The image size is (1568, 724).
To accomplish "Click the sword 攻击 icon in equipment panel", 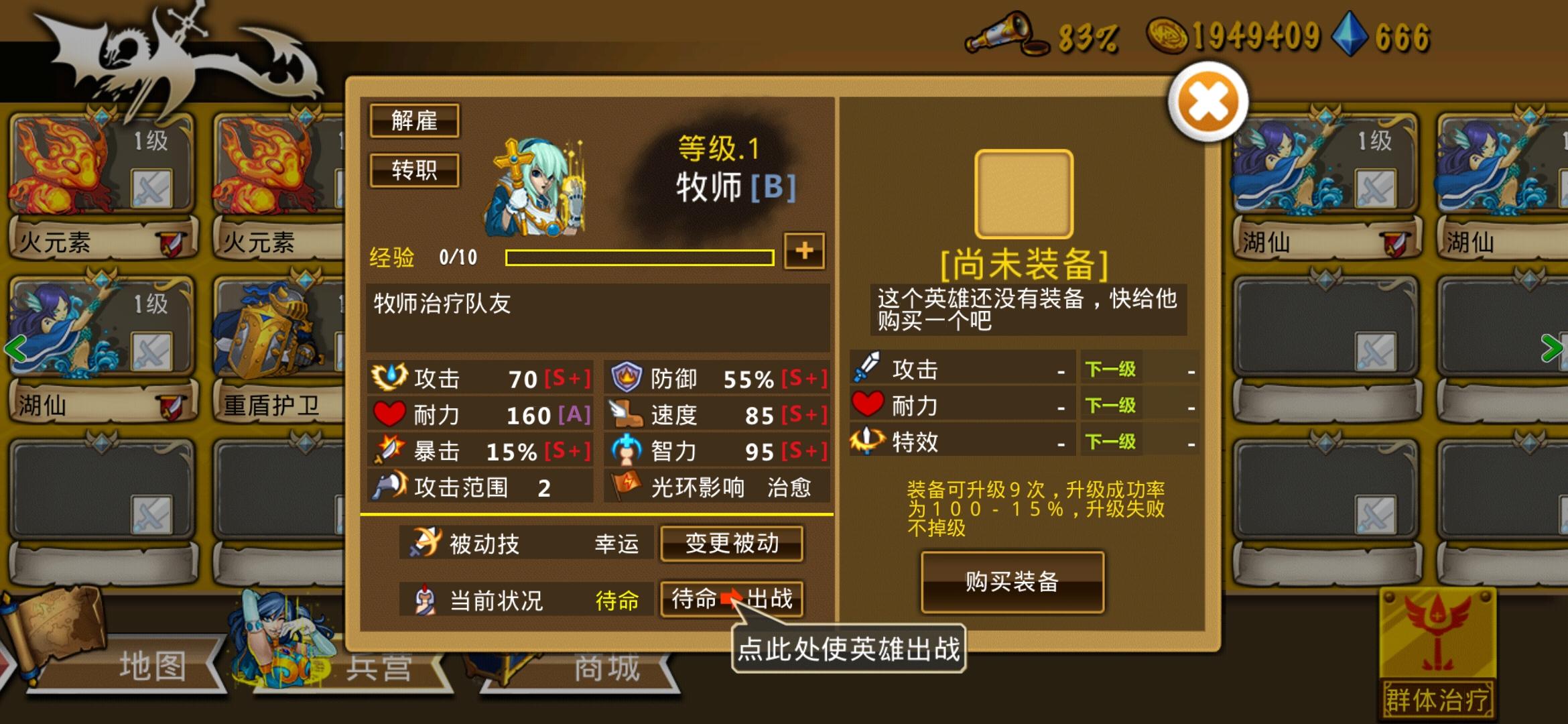I will coord(866,367).
